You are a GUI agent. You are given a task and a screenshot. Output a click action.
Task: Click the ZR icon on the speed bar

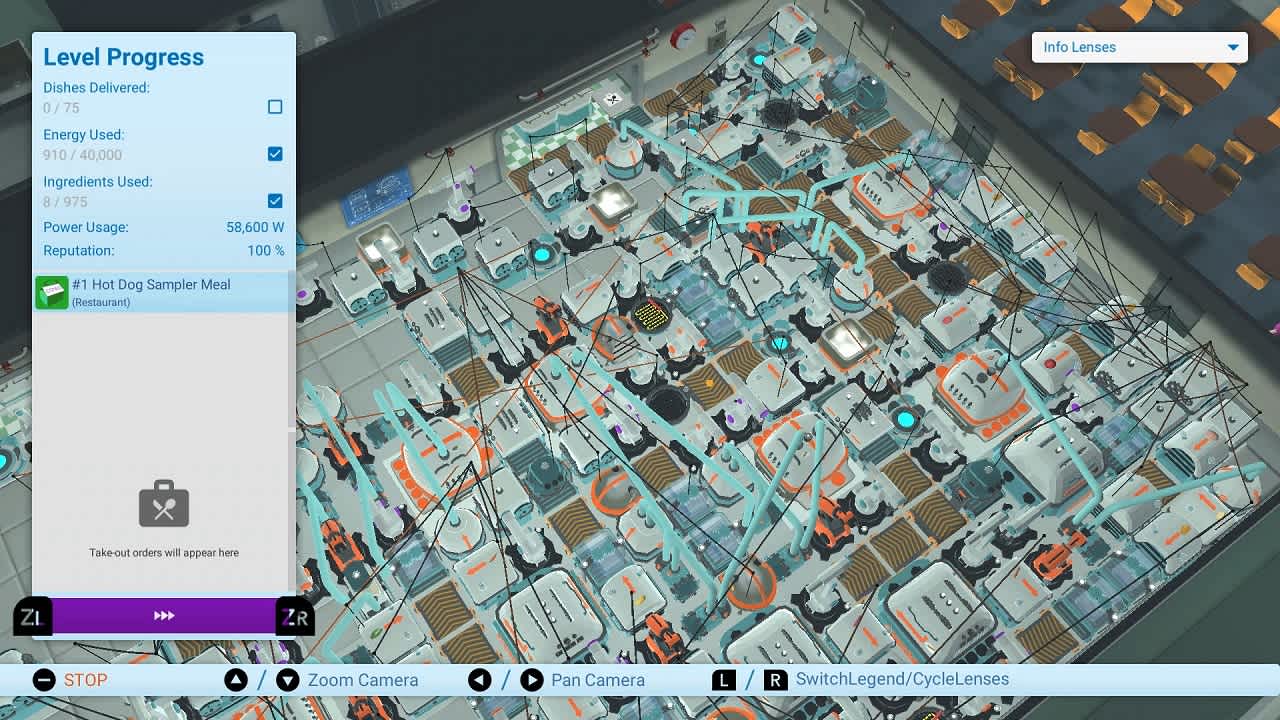click(x=294, y=616)
